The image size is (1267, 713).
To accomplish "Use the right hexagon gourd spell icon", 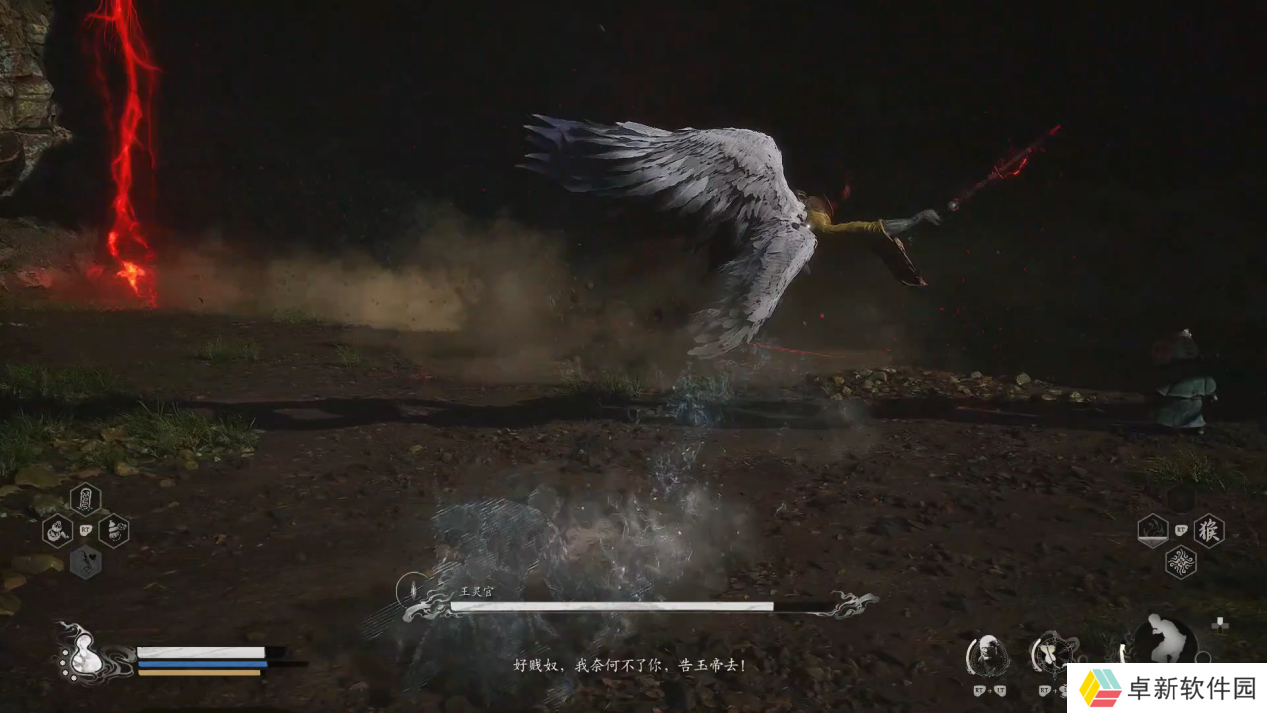I will [113, 530].
